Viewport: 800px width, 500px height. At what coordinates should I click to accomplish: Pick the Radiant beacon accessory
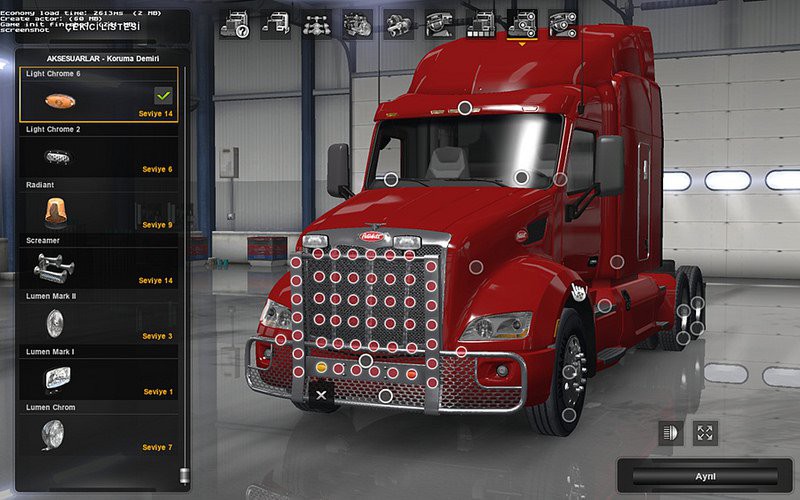(x=98, y=212)
